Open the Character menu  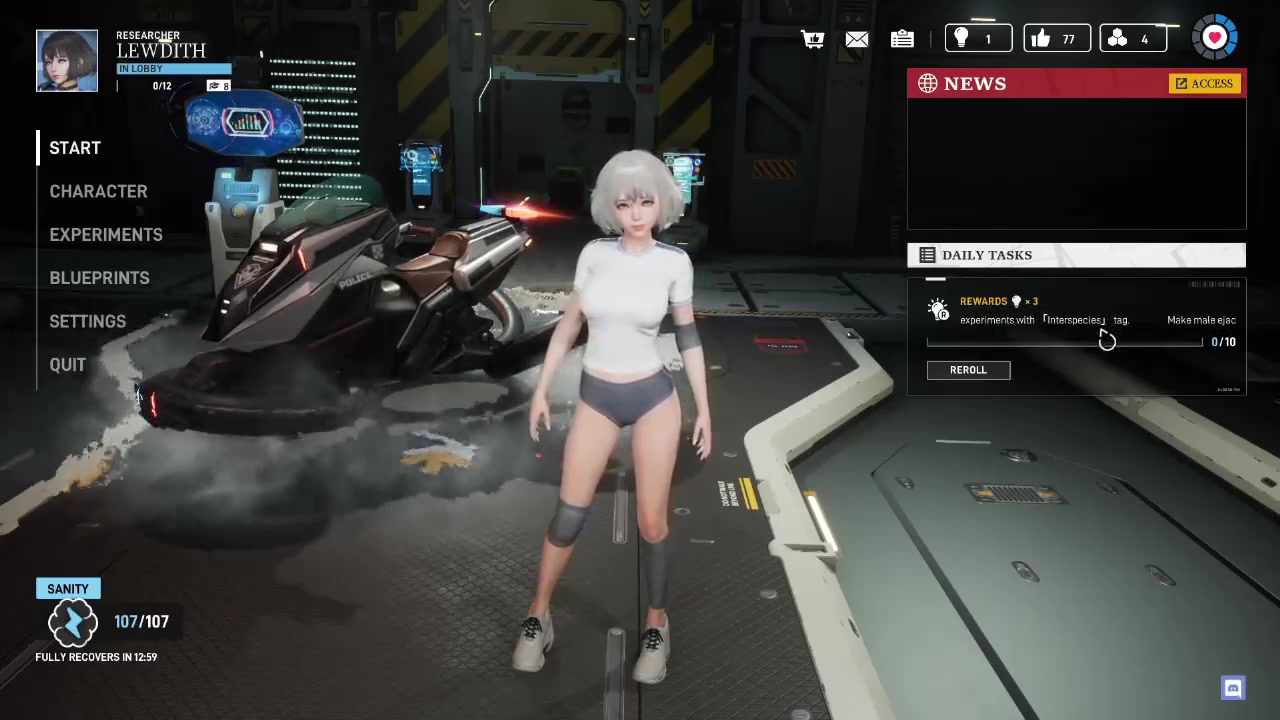click(x=98, y=191)
